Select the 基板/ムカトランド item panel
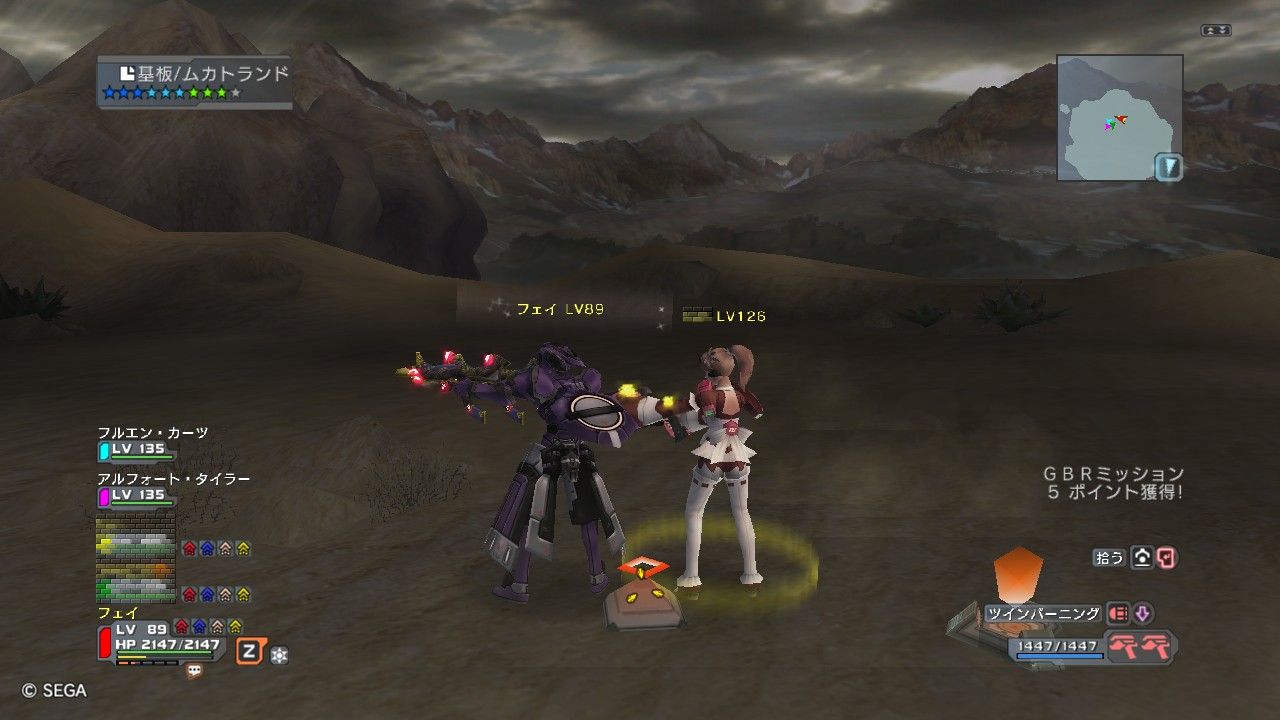 pyautogui.click(x=195, y=82)
